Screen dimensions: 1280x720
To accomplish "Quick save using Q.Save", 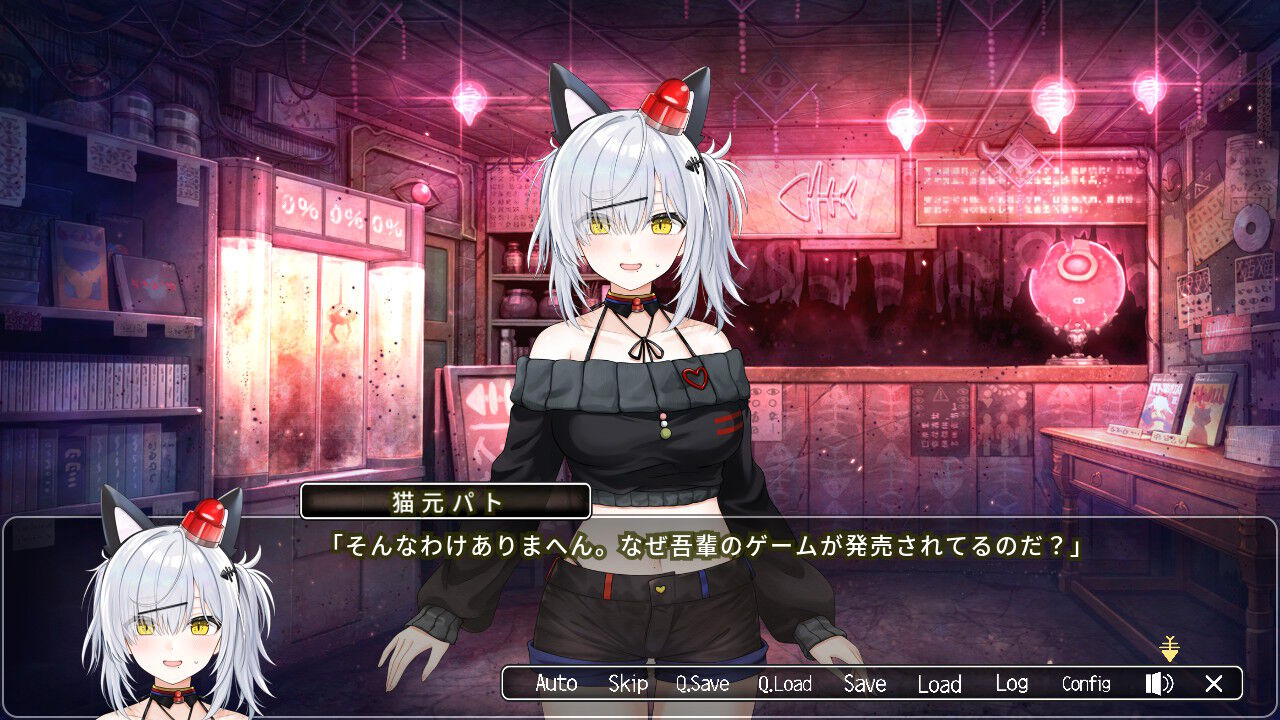I will coord(702,684).
